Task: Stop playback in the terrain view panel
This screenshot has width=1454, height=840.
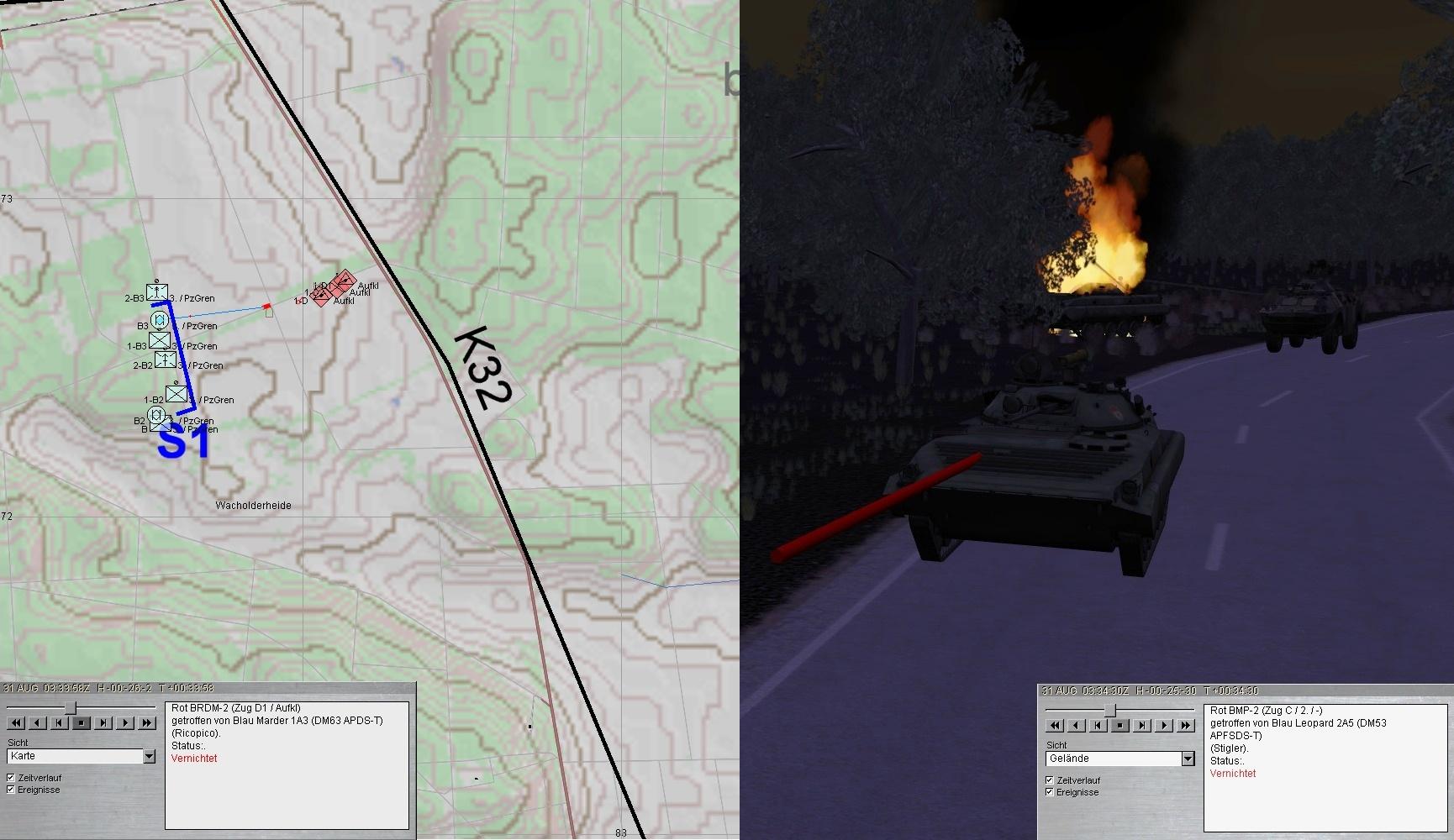Action: tap(1120, 725)
